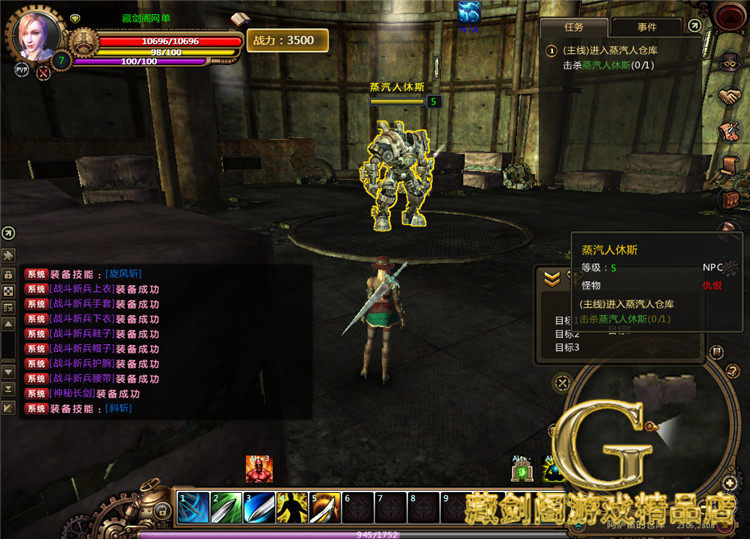Activate the yellow figure skill in slot 4
The image size is (750, 539).
pos(292,506)
